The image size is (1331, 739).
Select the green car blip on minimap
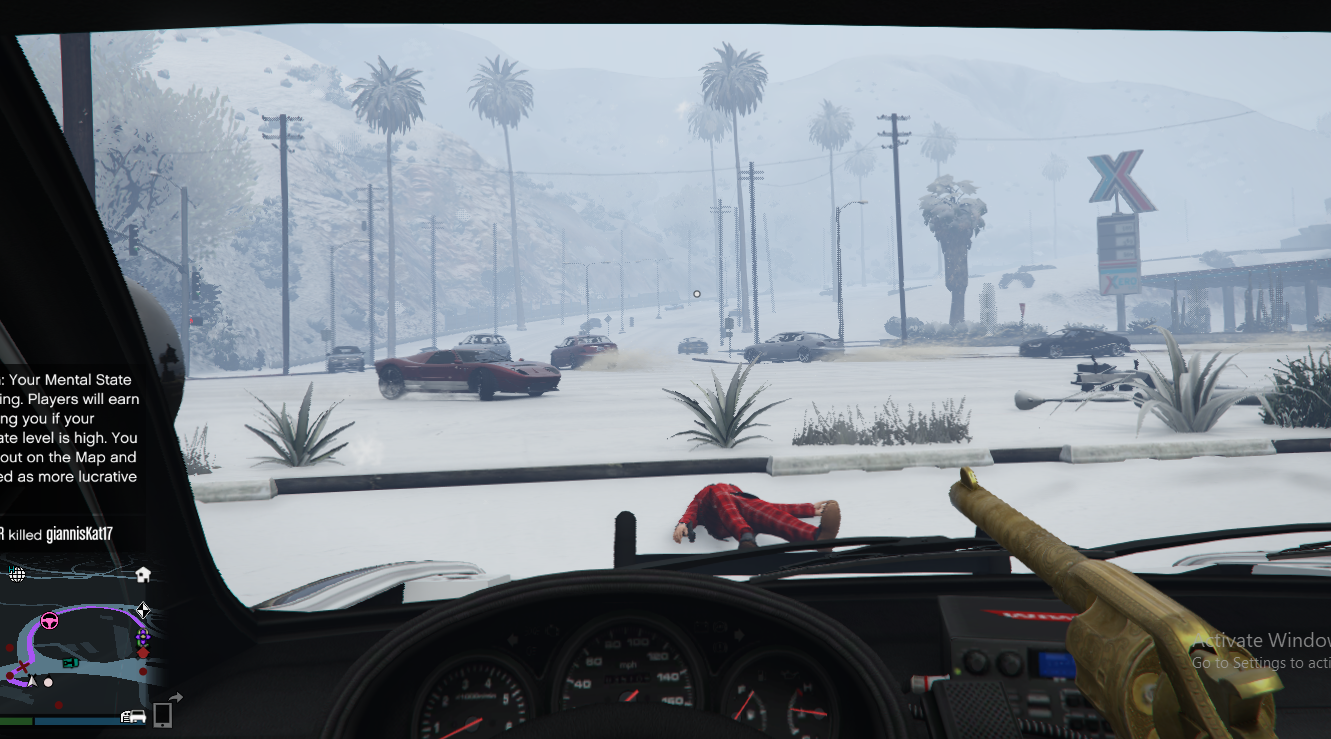pyautogui.click(x=70, y=661)
